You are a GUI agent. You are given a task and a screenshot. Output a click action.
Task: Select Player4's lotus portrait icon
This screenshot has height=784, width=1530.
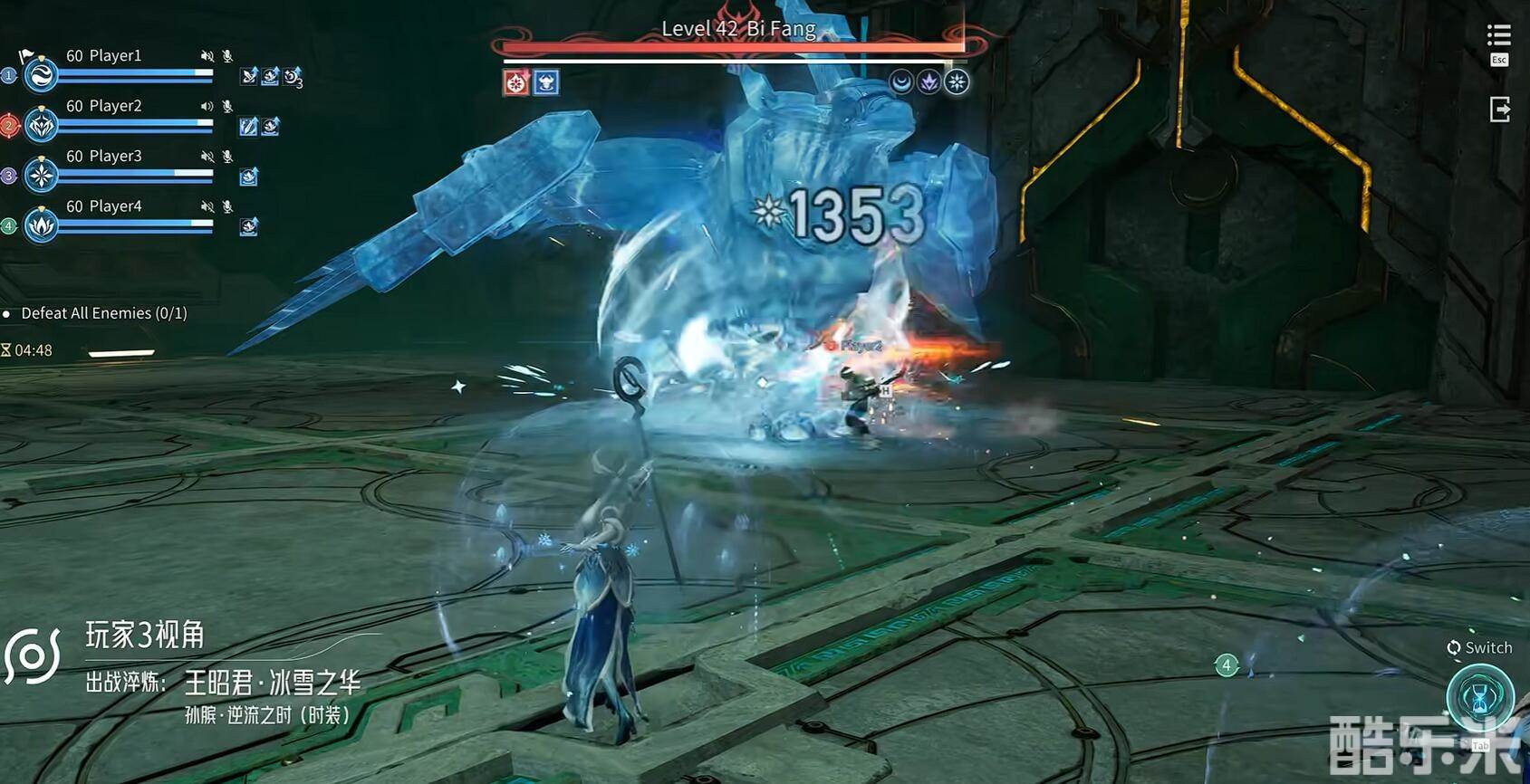pos(41,225)
